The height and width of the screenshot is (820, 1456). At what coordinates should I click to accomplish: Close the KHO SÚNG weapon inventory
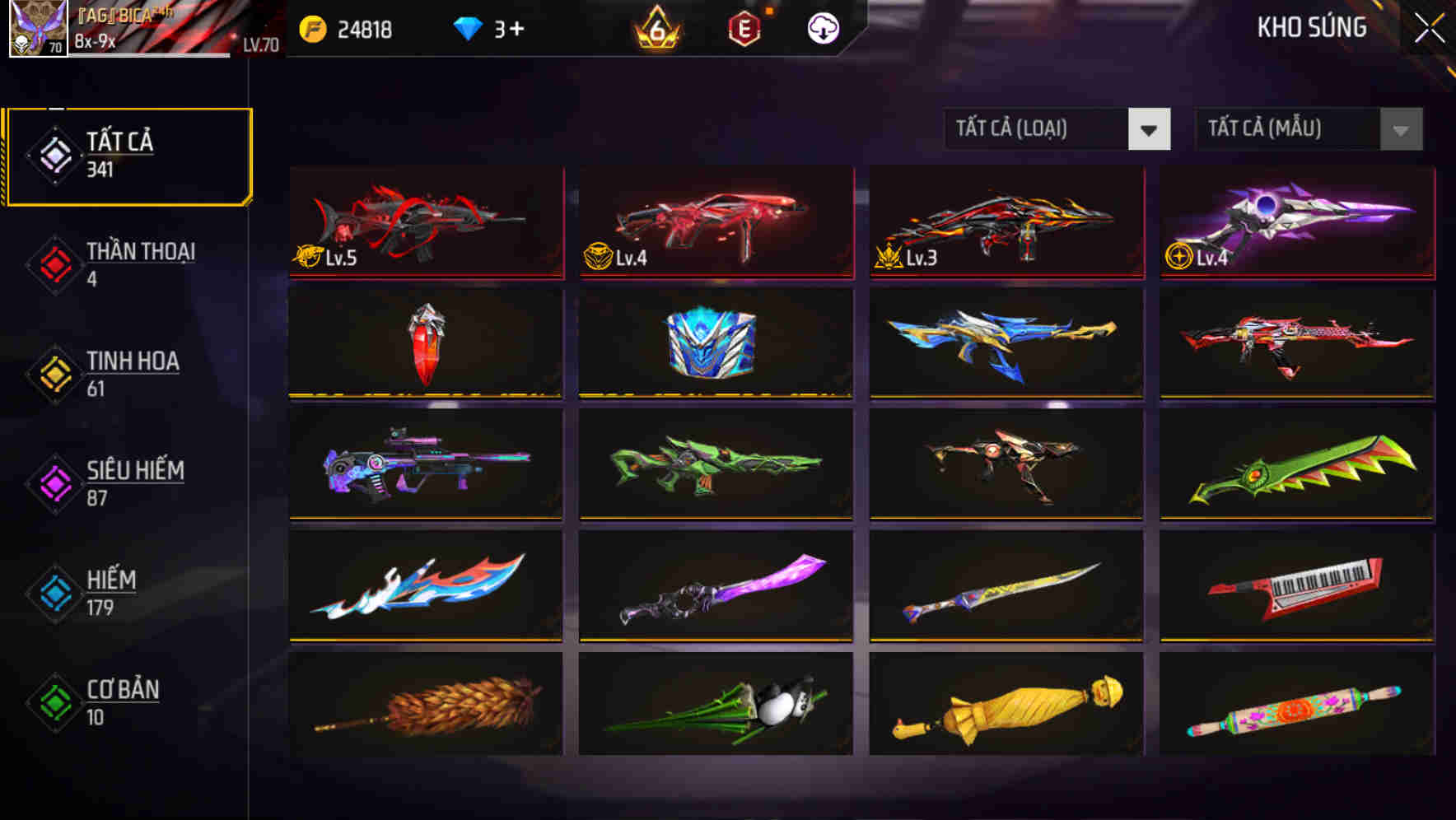pos(1427,27)
